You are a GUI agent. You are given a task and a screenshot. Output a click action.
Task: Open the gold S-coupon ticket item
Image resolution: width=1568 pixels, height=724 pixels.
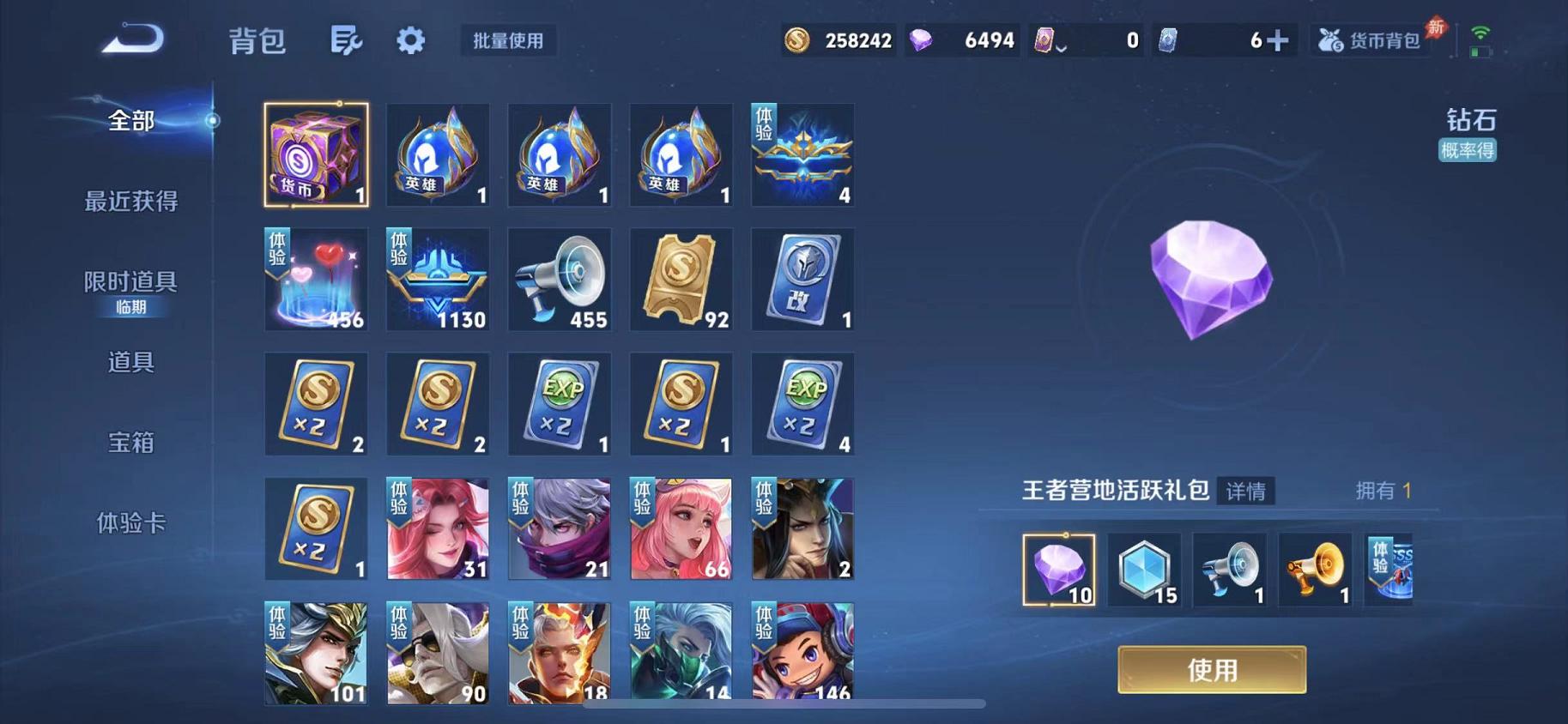coord(681,279)
